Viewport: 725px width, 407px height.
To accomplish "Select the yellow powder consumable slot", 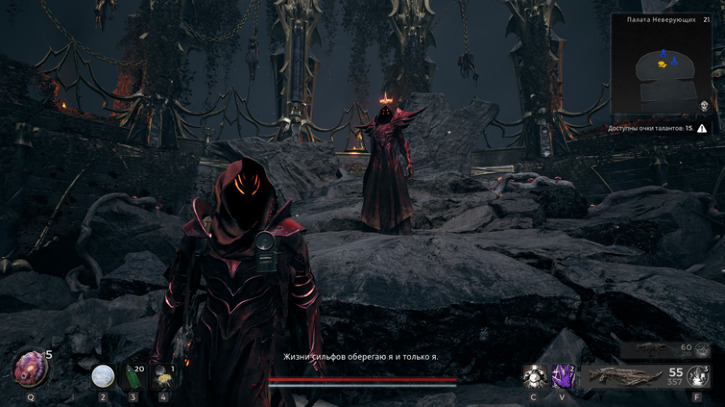I will tap(162, 377).
